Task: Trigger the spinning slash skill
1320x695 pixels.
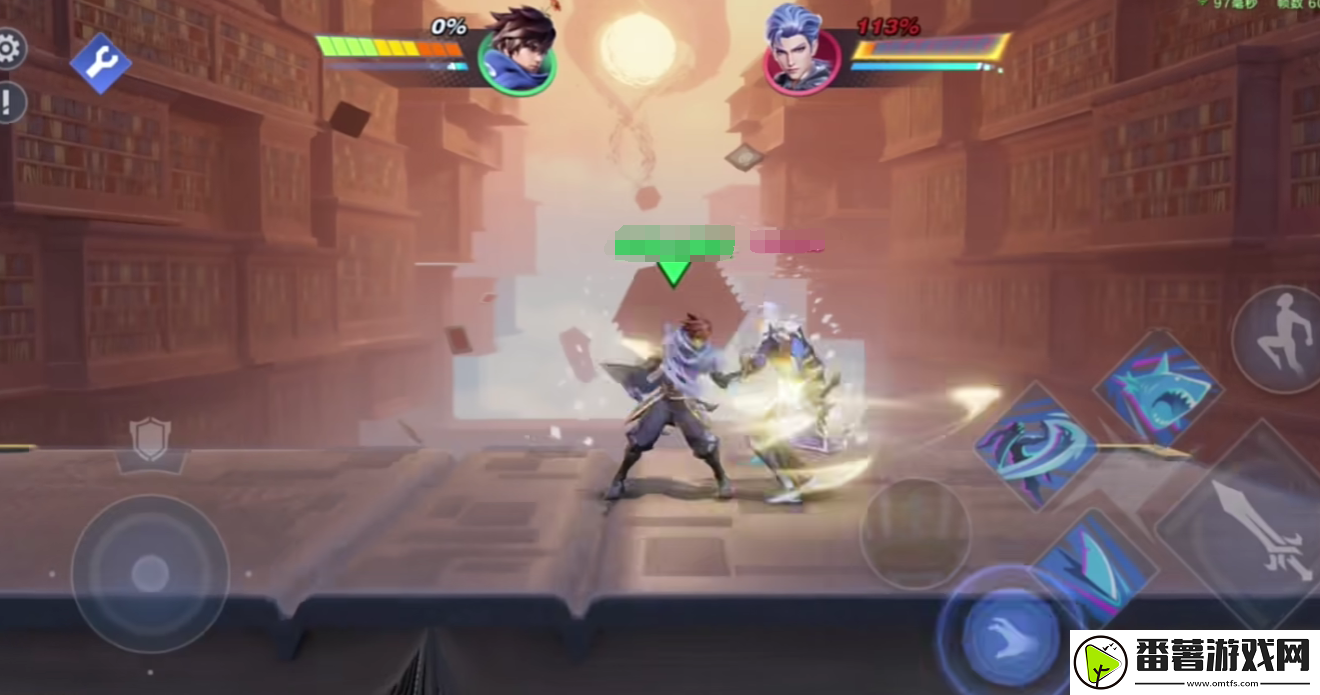Action: click(x=1036, y=446)
